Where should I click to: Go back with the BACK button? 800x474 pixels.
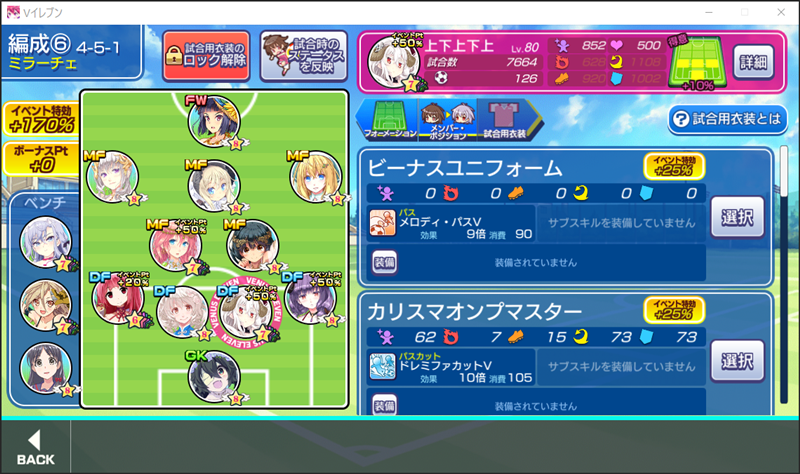tap(36, 447)
